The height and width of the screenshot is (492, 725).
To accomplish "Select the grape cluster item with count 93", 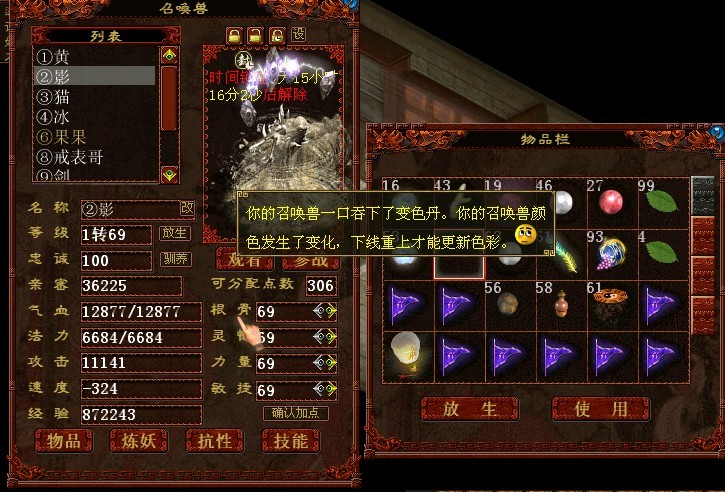I will 611,251.
